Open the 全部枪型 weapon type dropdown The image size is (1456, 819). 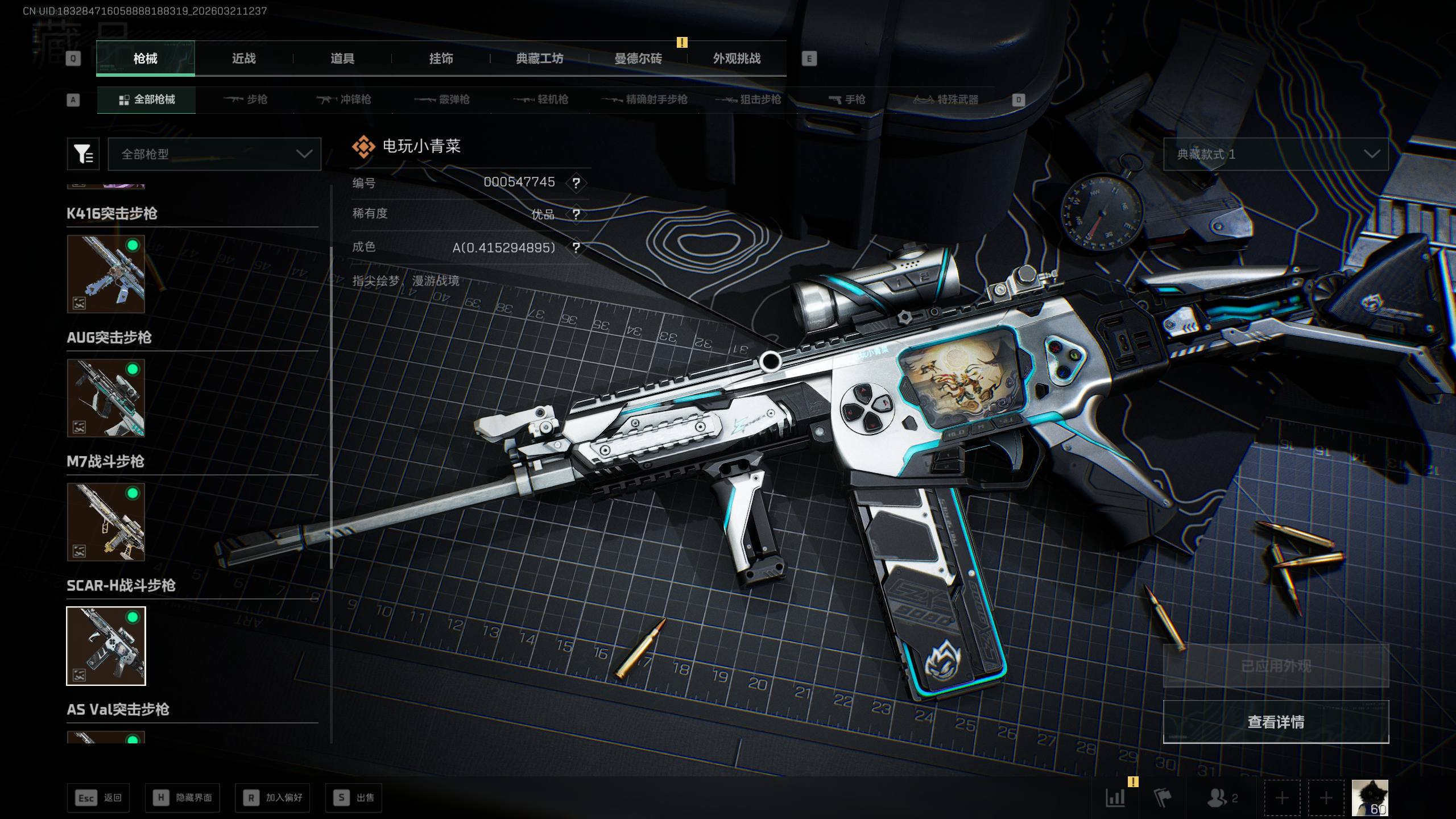[x=214, y=154]
